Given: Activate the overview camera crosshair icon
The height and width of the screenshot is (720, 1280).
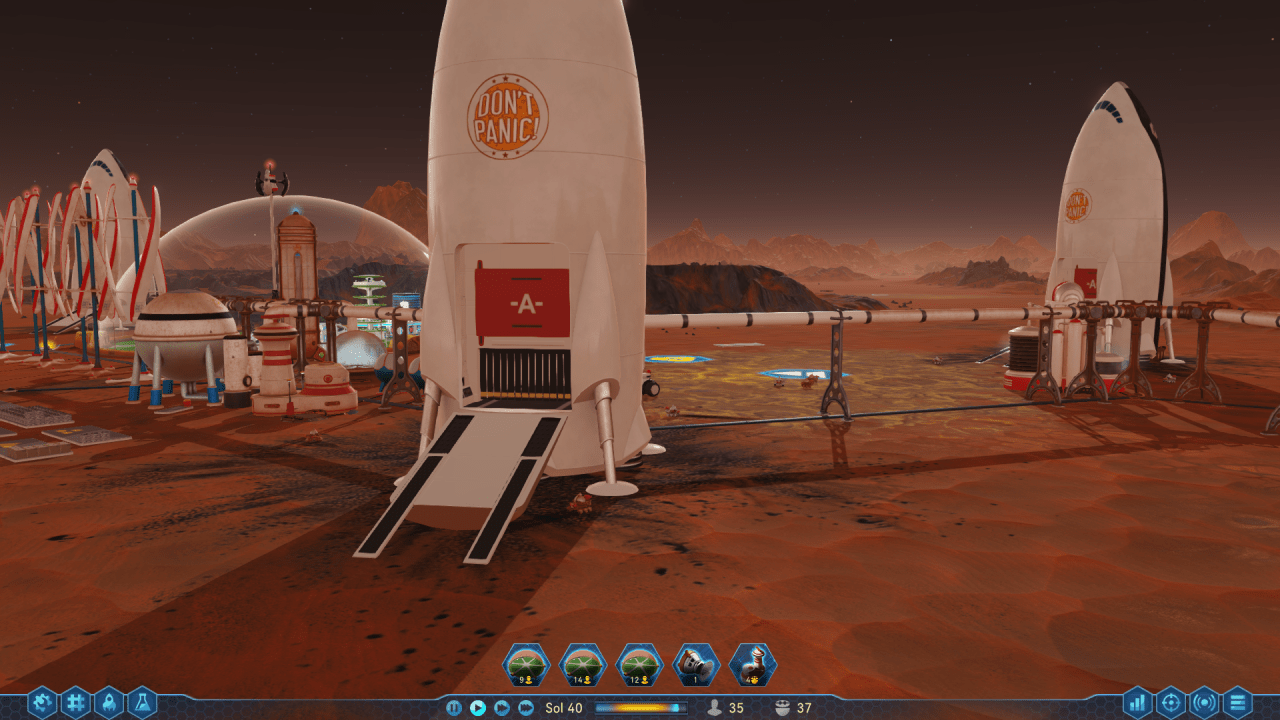Looking at the screenshot, I should [x=1171, y=702].
